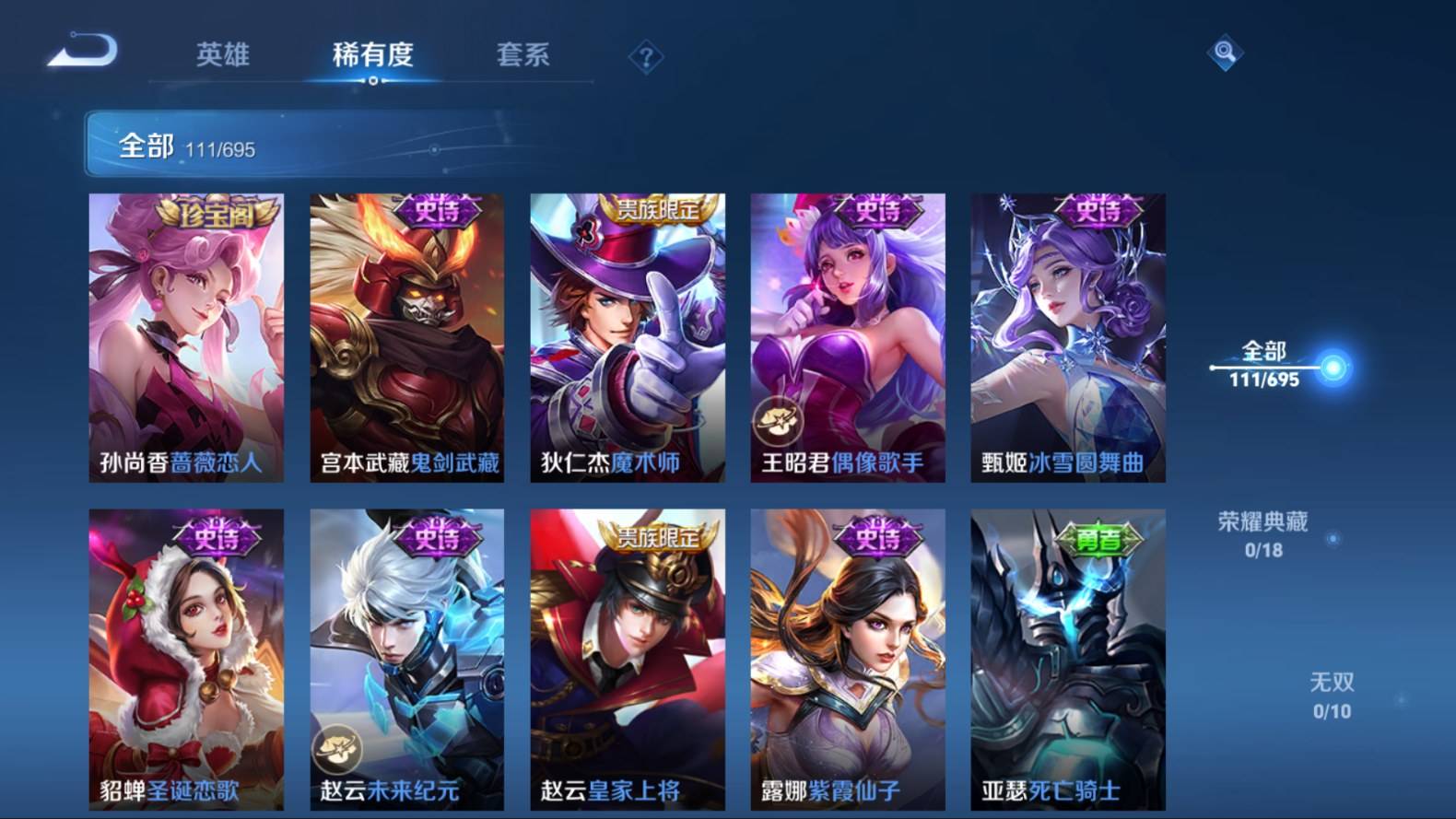The height and width of the screenshot is (819, 1456).
Task: Select 露娜 紫霞仙子 skin card
Action: [x=848, y=659]
